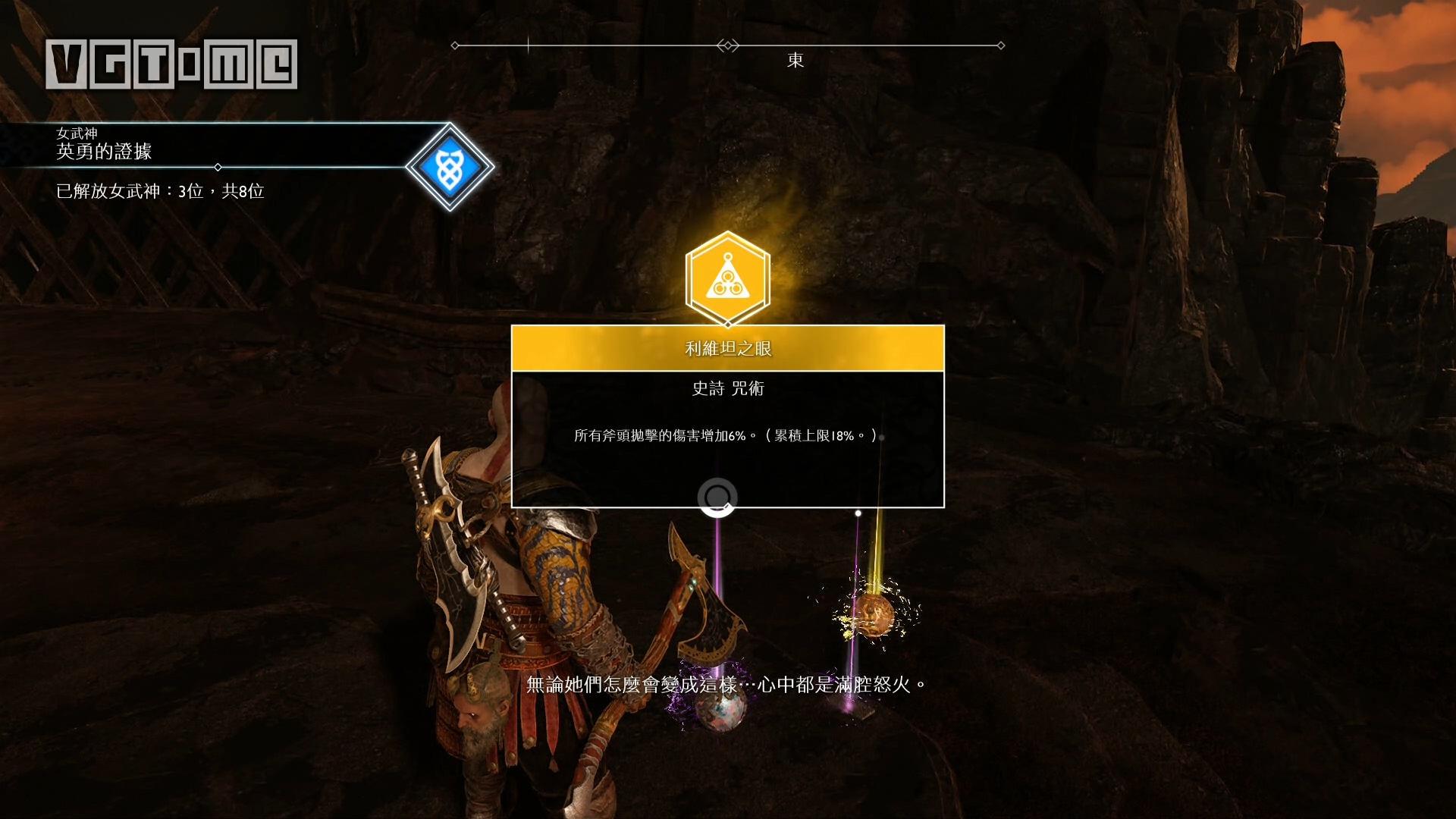Click the blue Valkyrie quest emblem
Image resolution: width=1456 pixels, height=819 pixels.
coord(450,167)
